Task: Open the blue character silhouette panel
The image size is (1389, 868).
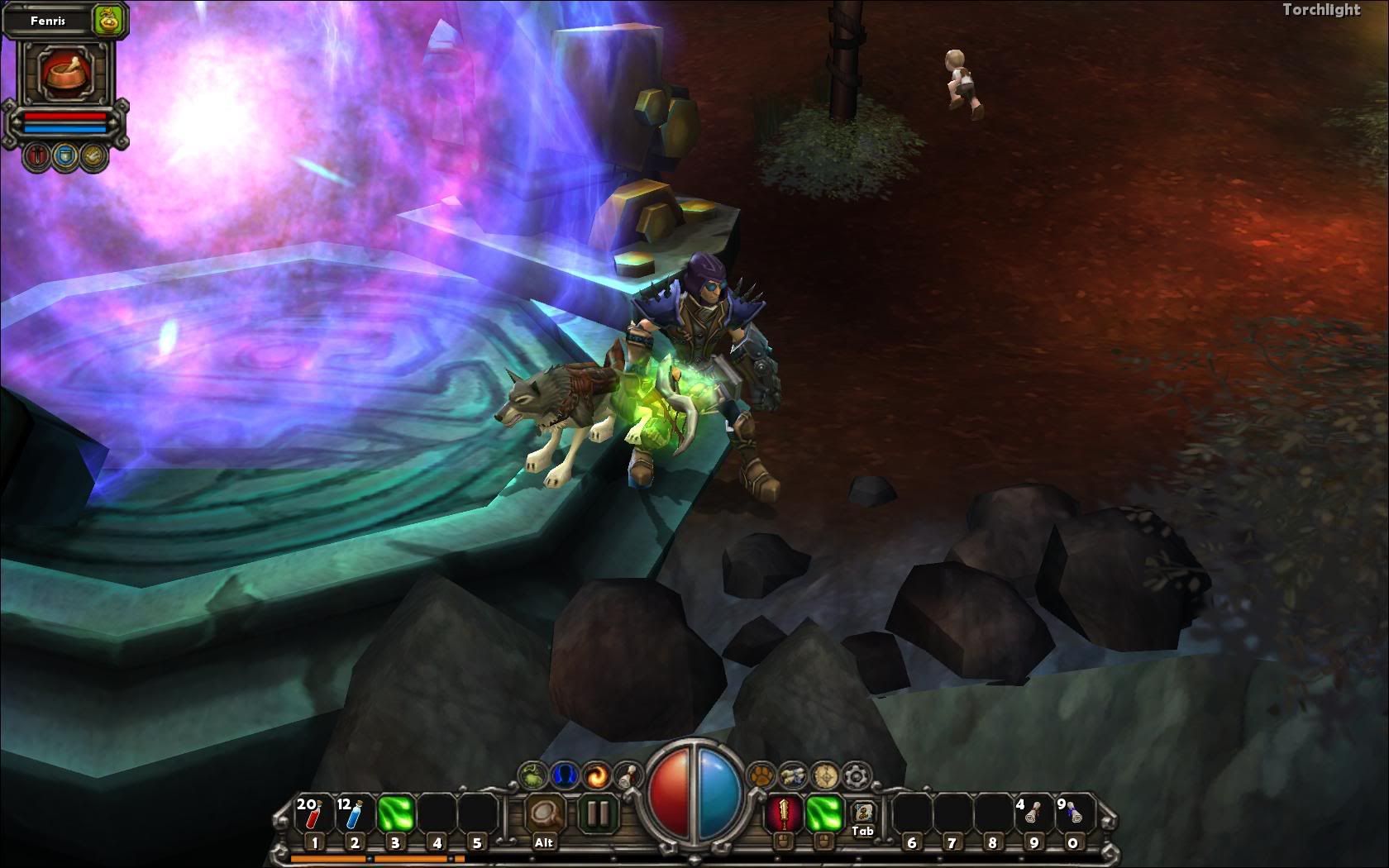Action: [563, 775]
